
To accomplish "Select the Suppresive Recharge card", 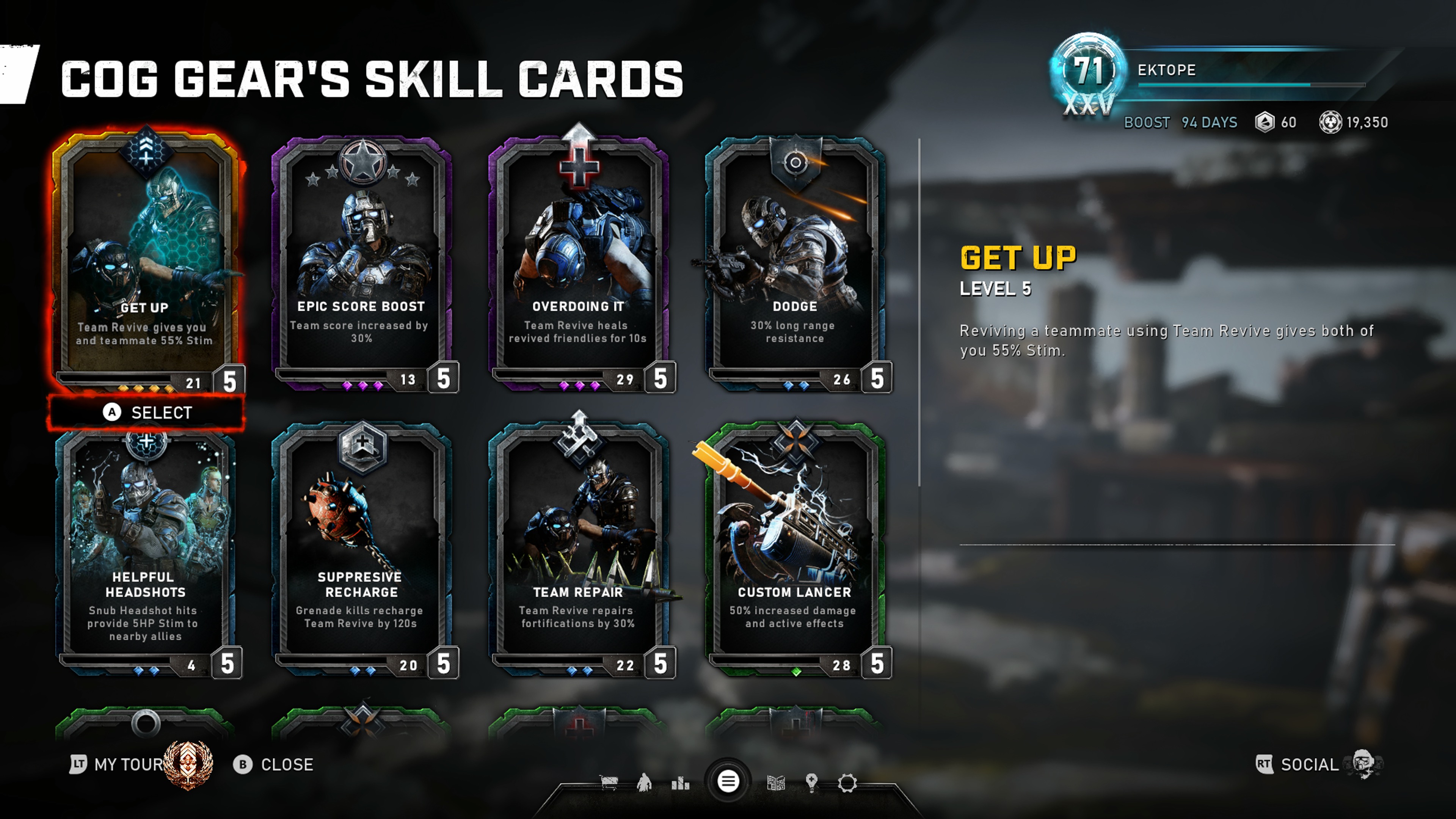I will click(x=362, y=548).
